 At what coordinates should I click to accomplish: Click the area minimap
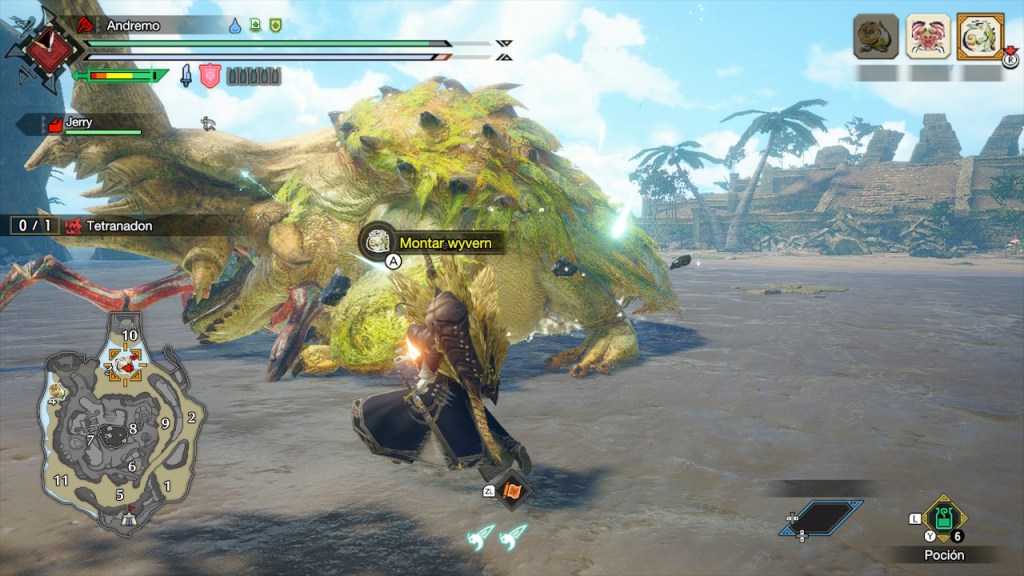coord(120,428)
